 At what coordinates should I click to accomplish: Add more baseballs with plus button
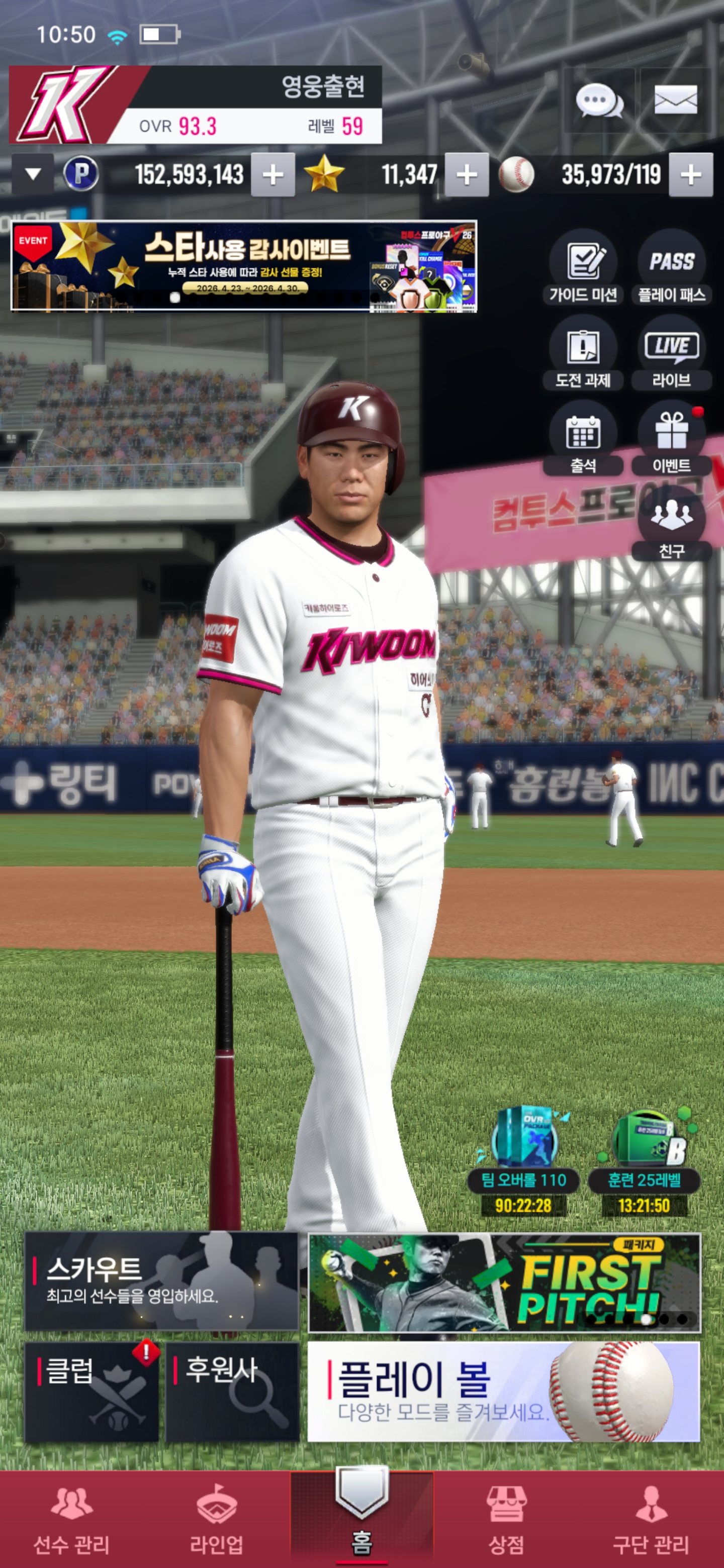(x=690, y=175)
